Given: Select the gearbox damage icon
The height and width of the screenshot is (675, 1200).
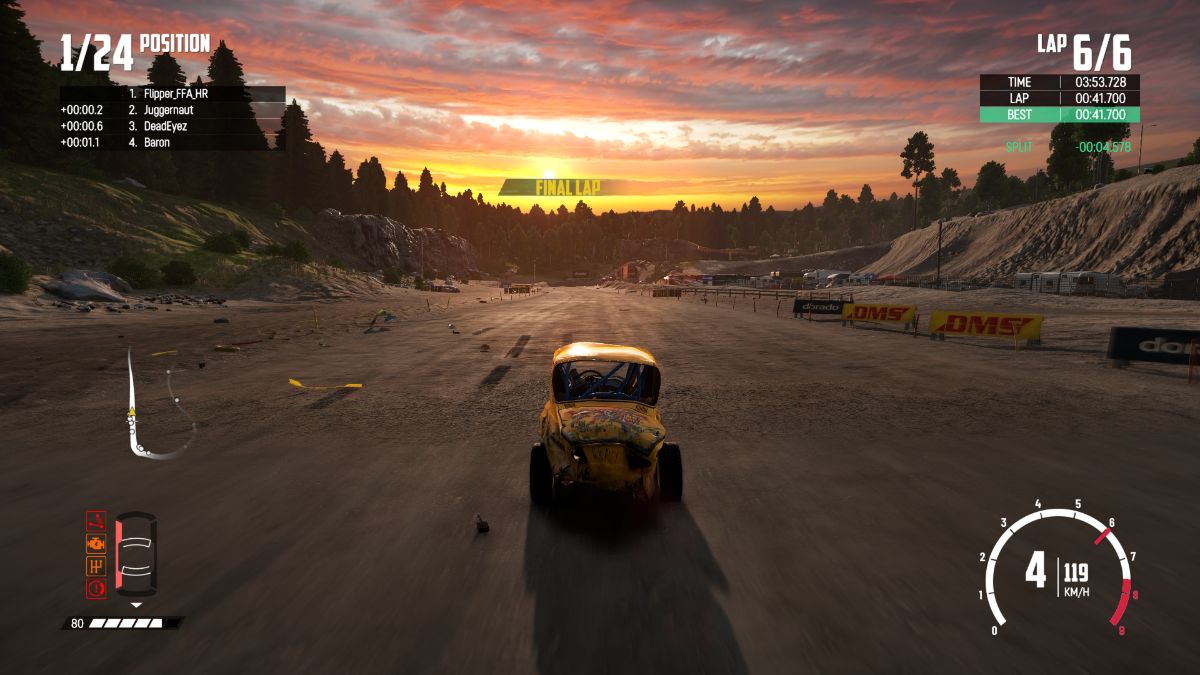Looking at the screenshot, I should pos(96,566).
